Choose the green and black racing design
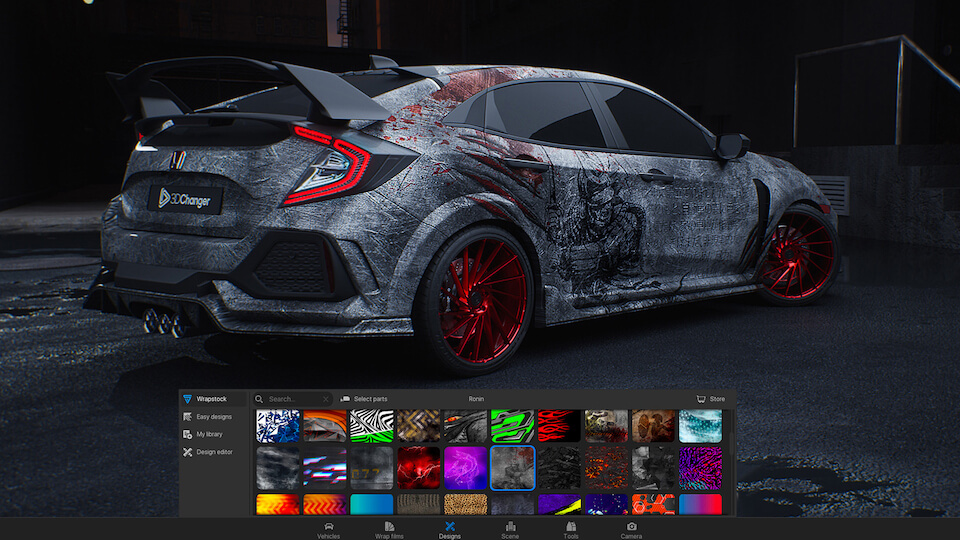 (x=512, y=426)
